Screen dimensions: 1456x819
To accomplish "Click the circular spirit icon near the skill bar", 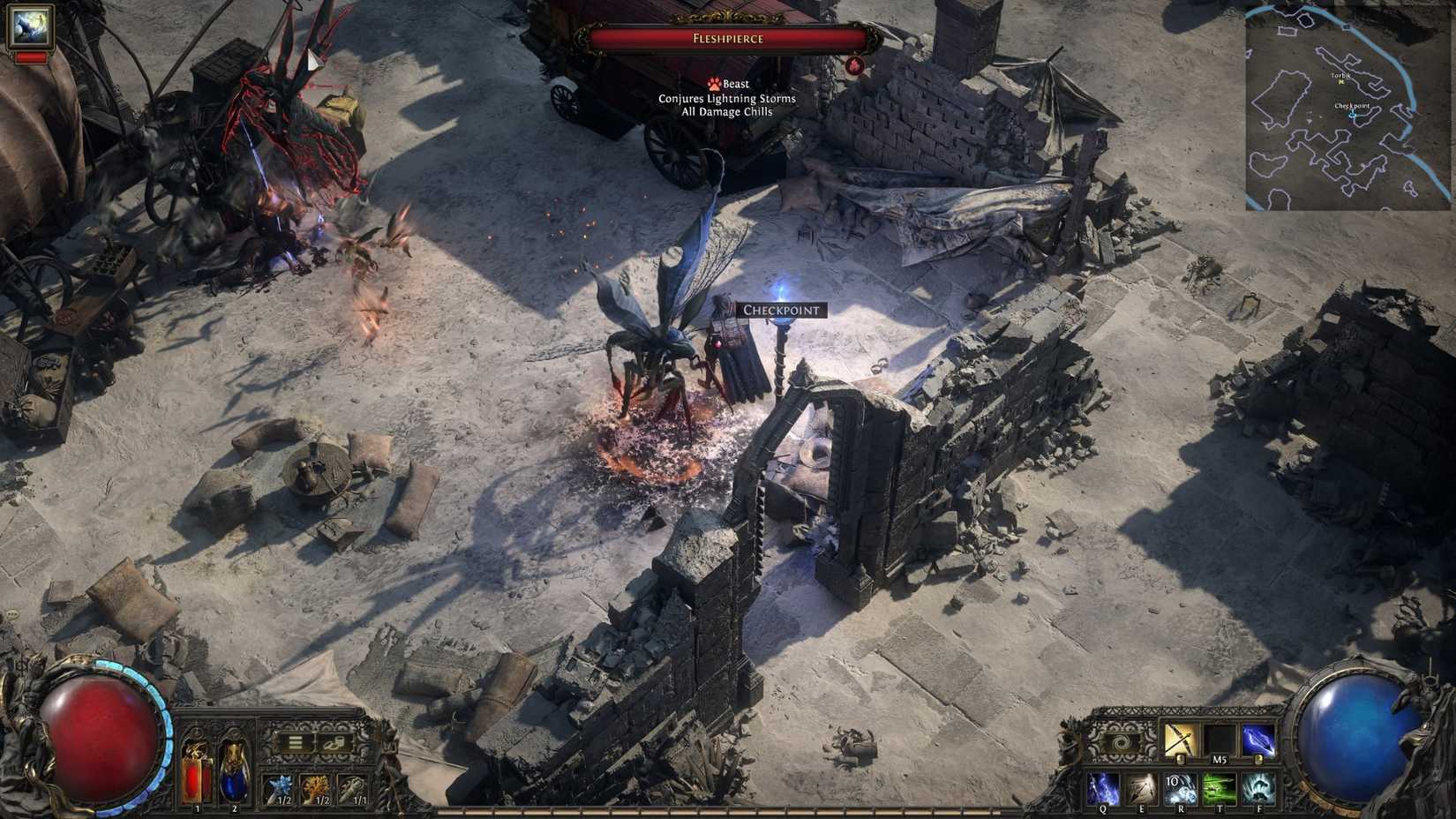I will click(x=1120, y=743).
